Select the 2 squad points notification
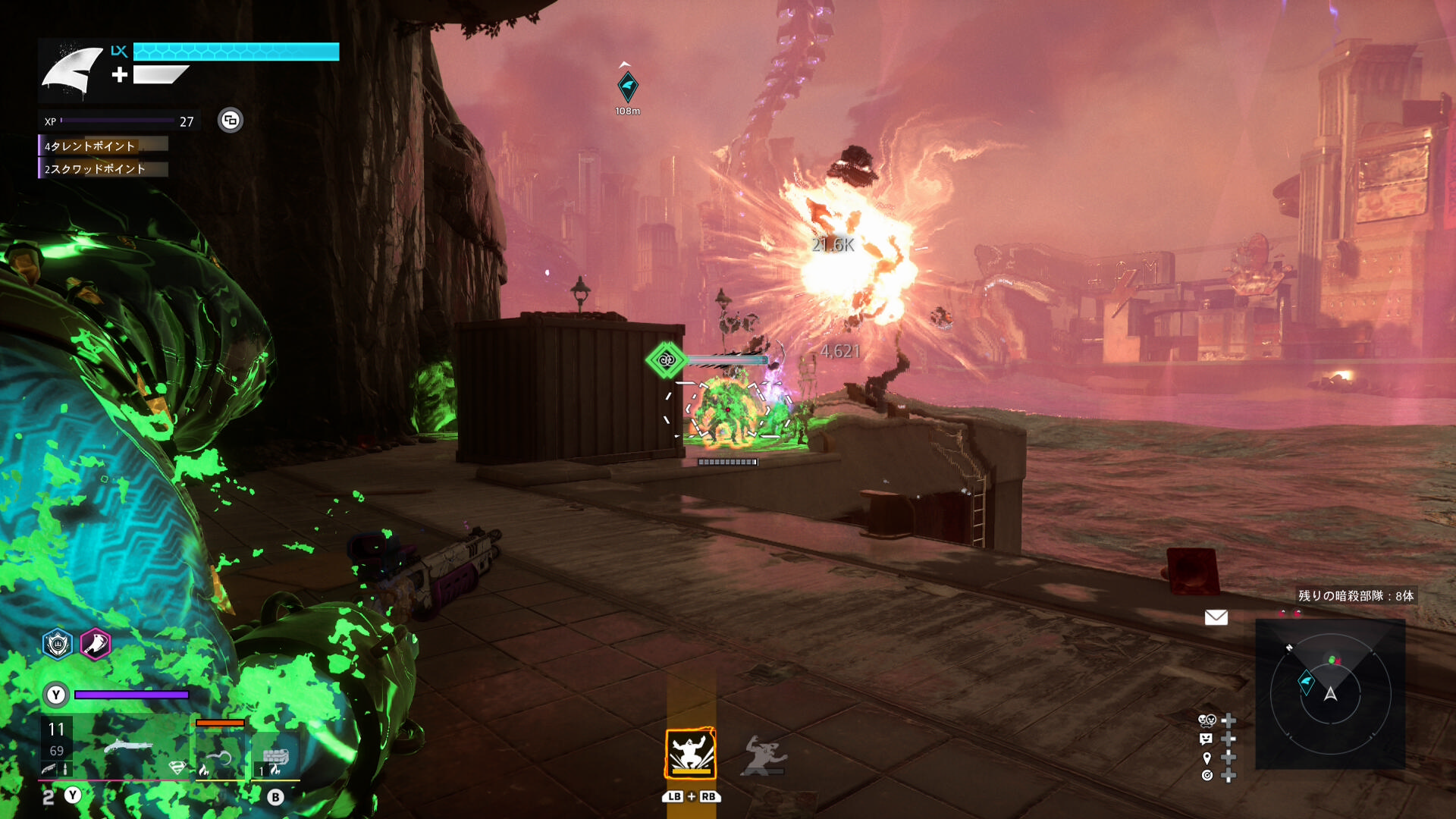 (103, 168)
